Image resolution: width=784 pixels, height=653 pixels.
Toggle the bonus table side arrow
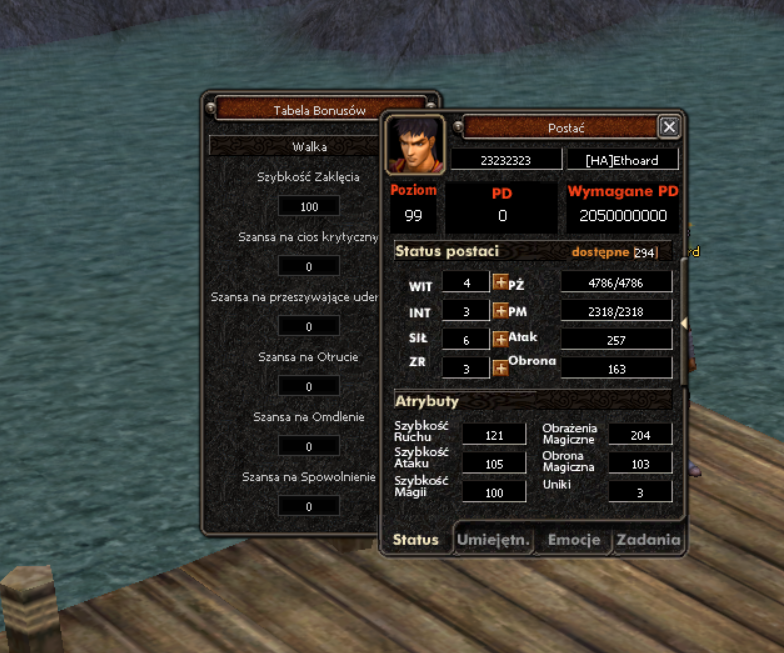coord(684,322)
